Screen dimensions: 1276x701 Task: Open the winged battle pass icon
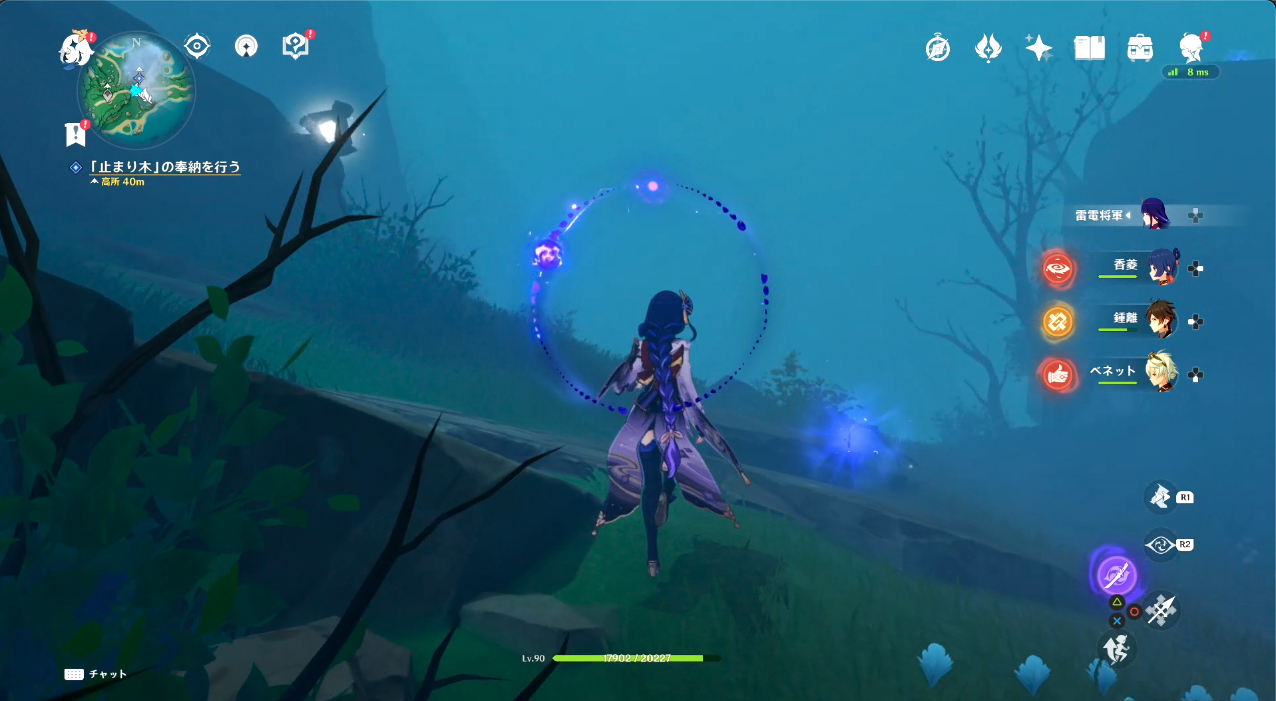[988, 48]
